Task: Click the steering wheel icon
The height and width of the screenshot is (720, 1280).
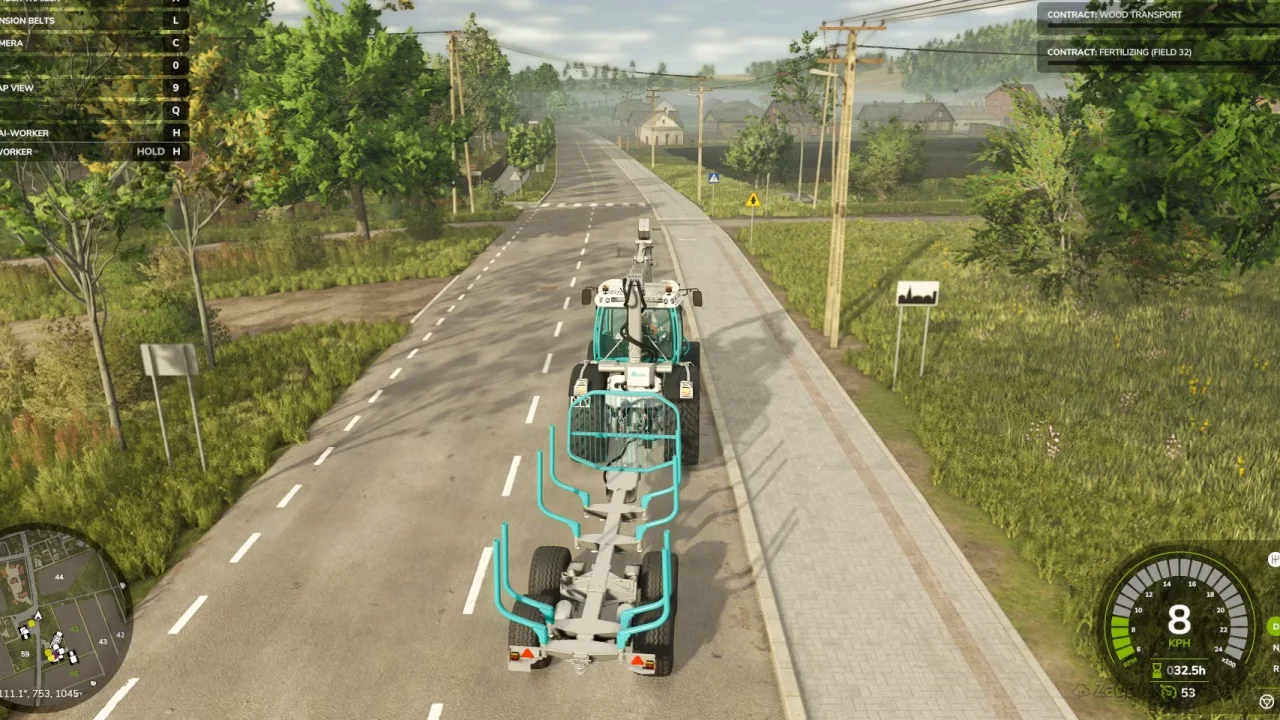Action: [x=1267, y=701]
